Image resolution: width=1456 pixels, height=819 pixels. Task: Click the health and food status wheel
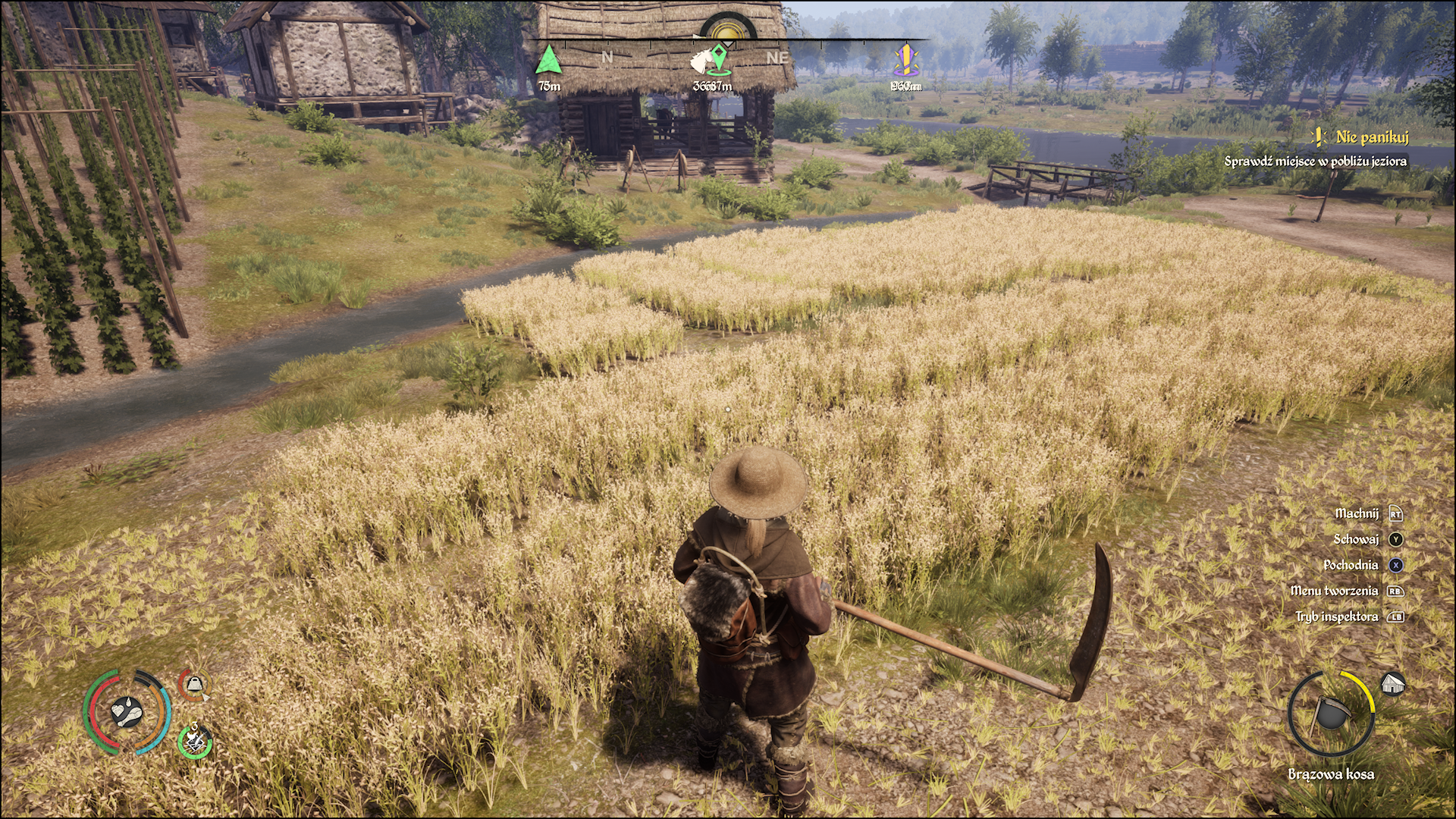click(x=127, y=711)
